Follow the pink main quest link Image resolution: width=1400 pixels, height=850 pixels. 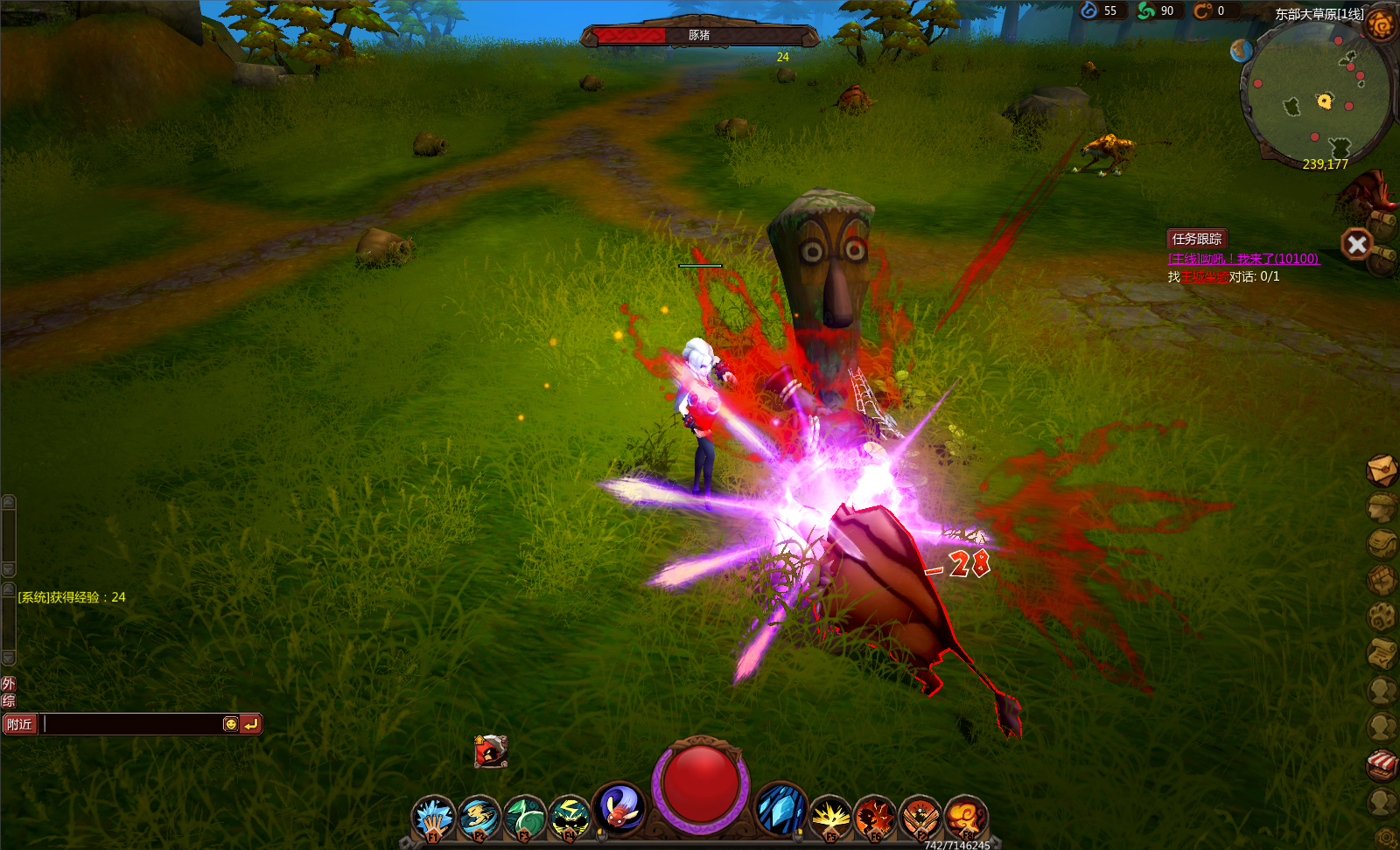coord(1242,259)
